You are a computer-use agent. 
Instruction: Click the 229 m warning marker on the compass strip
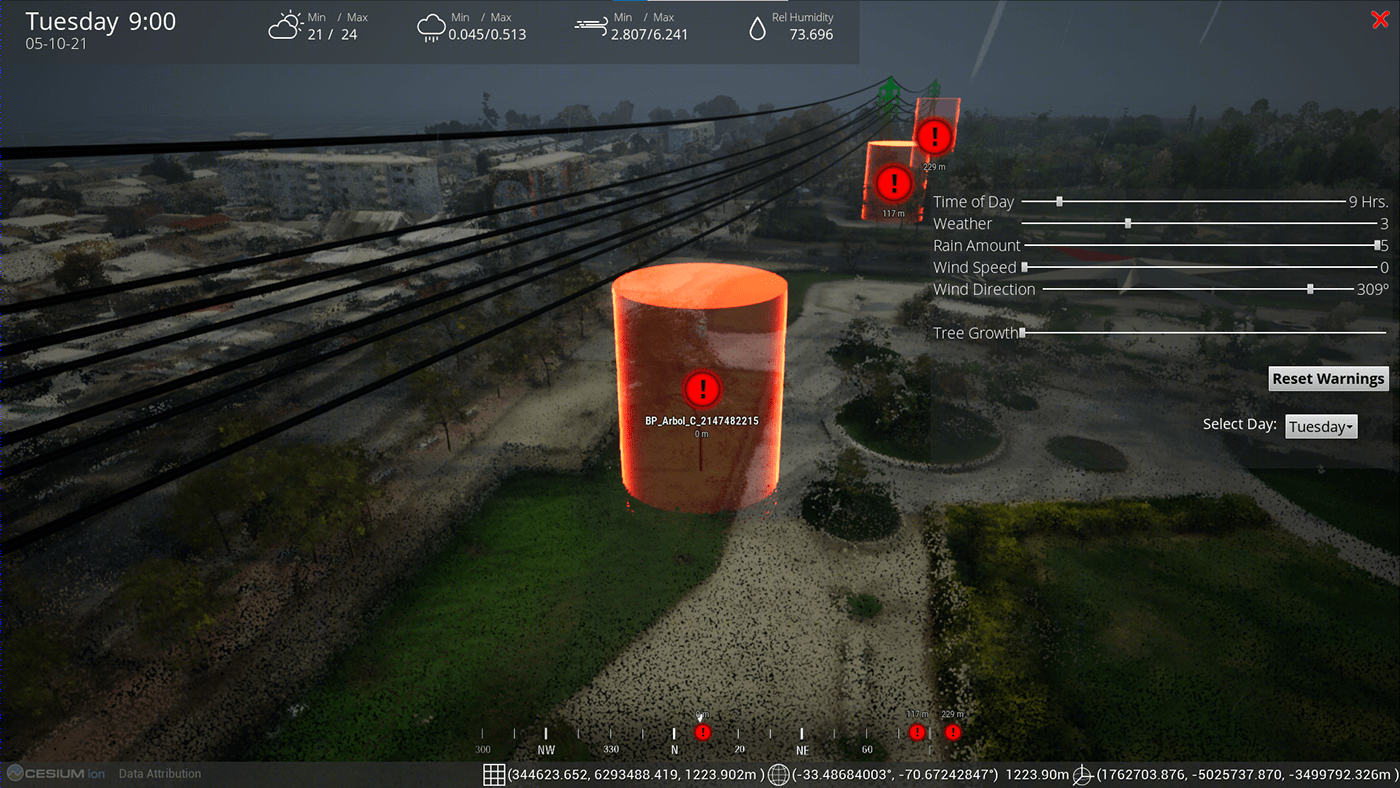952,732
